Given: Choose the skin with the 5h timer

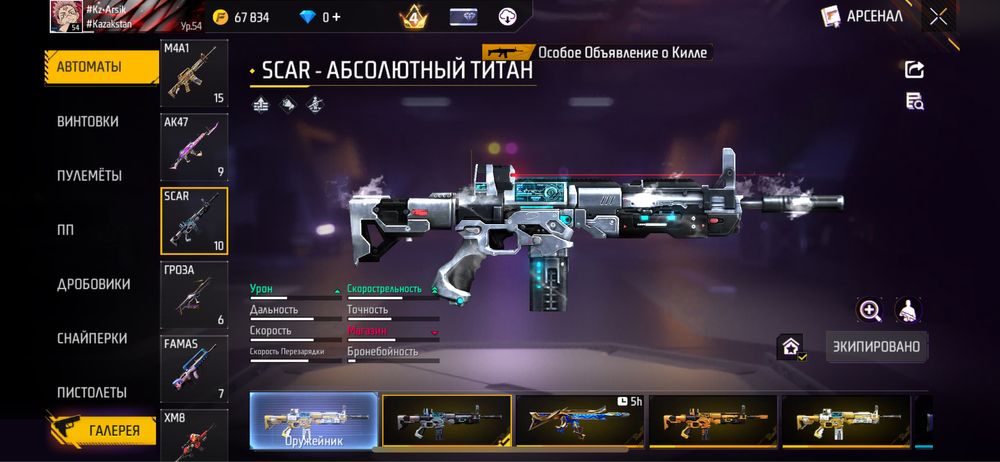Looking at the screenshot, I should [x=580, y=420].
